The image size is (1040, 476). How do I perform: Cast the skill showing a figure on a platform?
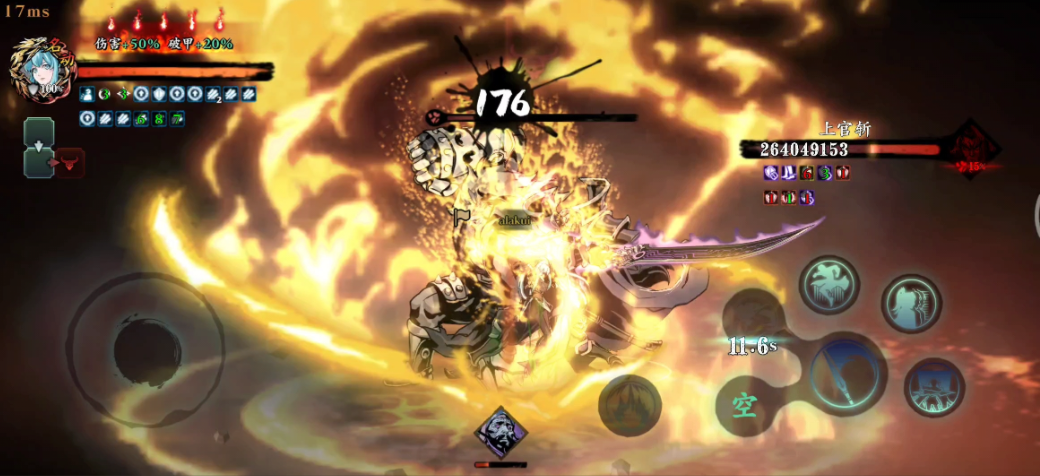[934, 387]
